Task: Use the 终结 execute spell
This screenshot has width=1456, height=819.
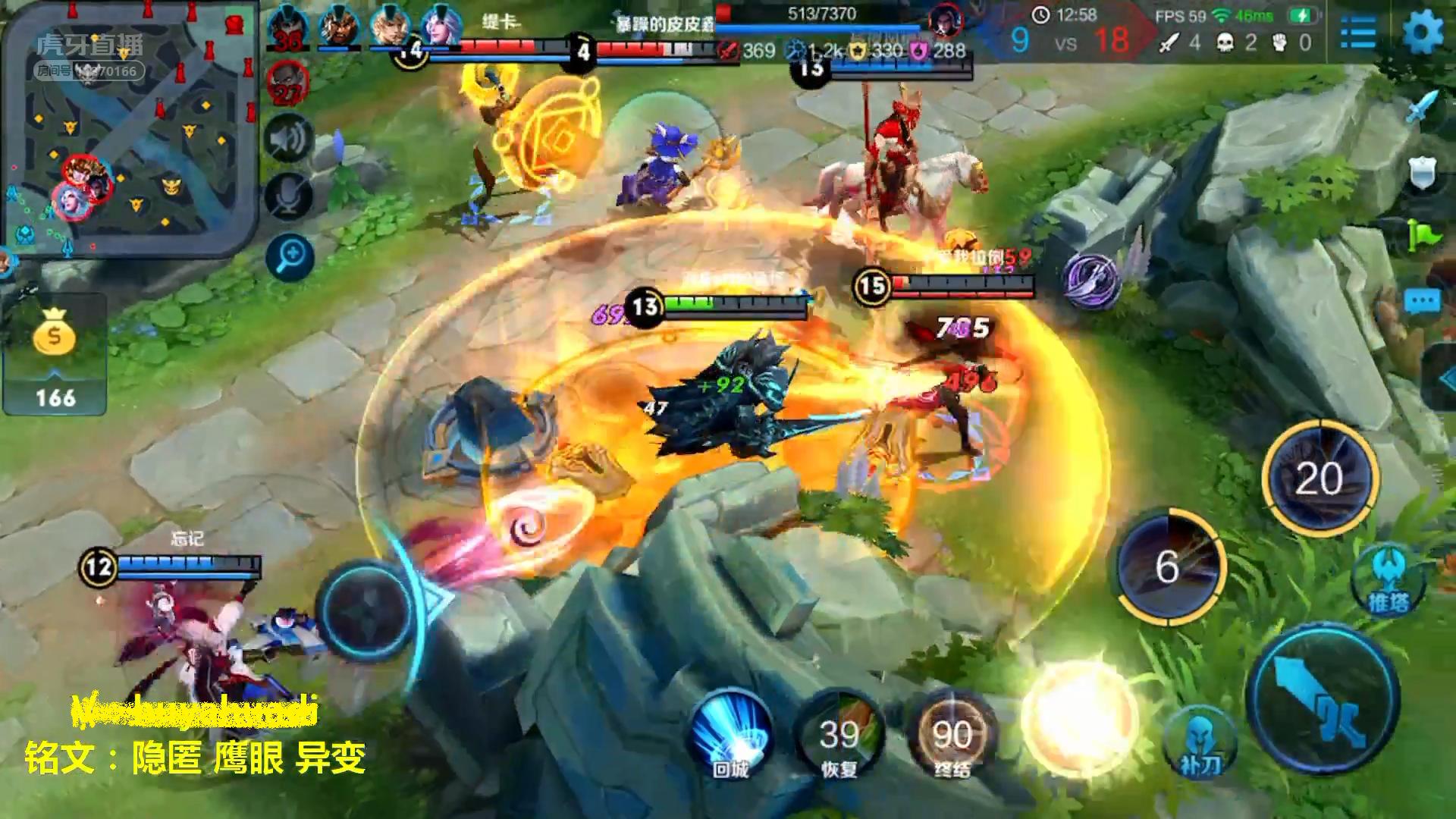Action: click(x=951, y=733)
